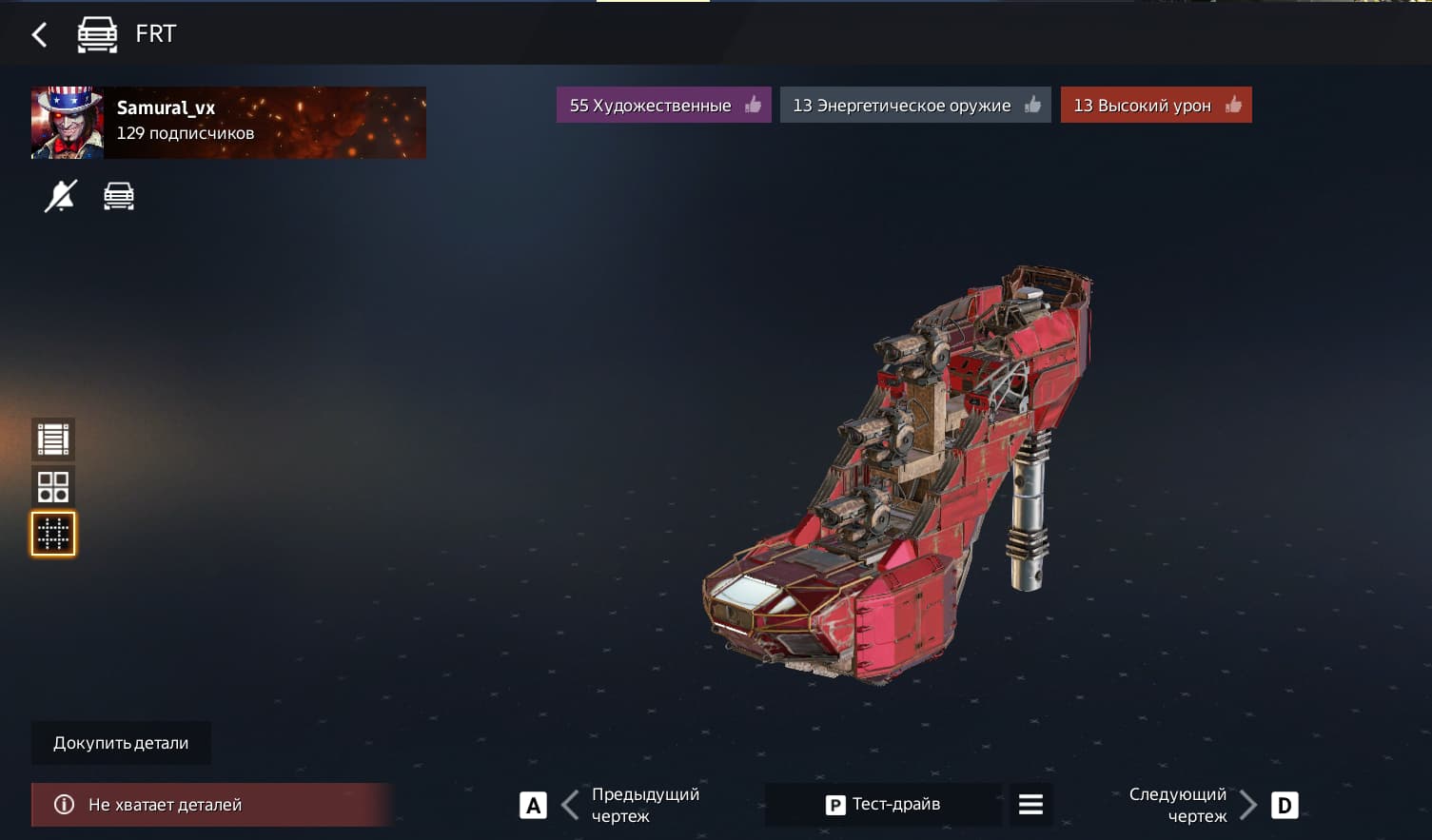This screenshot has height=840, width=1432.
Task: Click the small car icon below profile
Action: 119,196
